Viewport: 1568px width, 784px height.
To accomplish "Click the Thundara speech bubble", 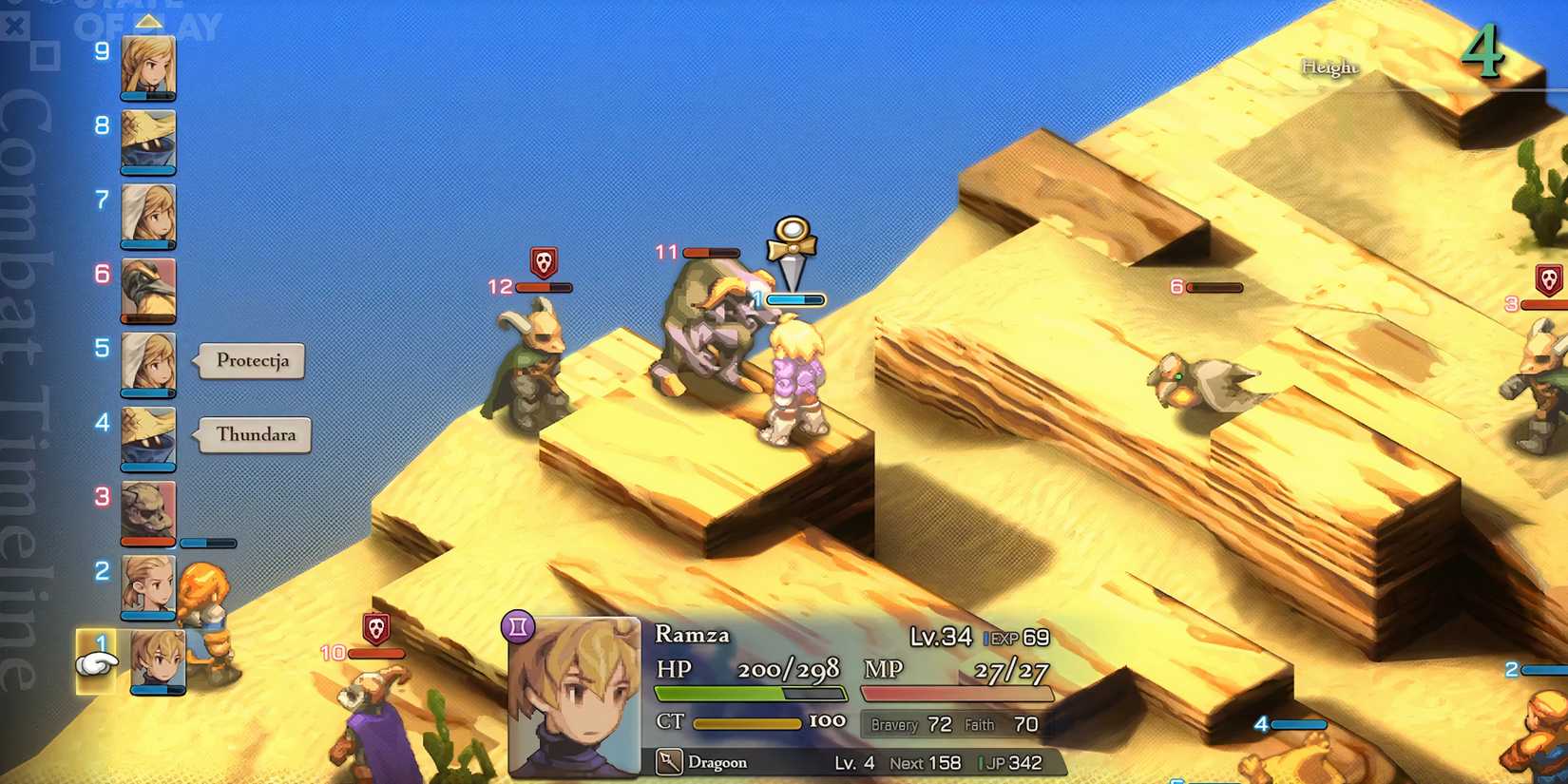I will tap(253, 434).
